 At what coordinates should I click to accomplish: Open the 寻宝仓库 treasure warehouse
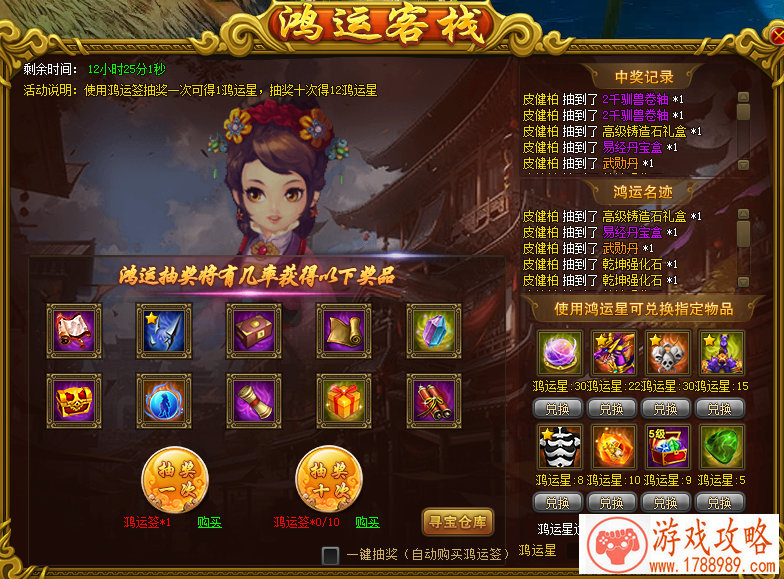tap(458, 521)
